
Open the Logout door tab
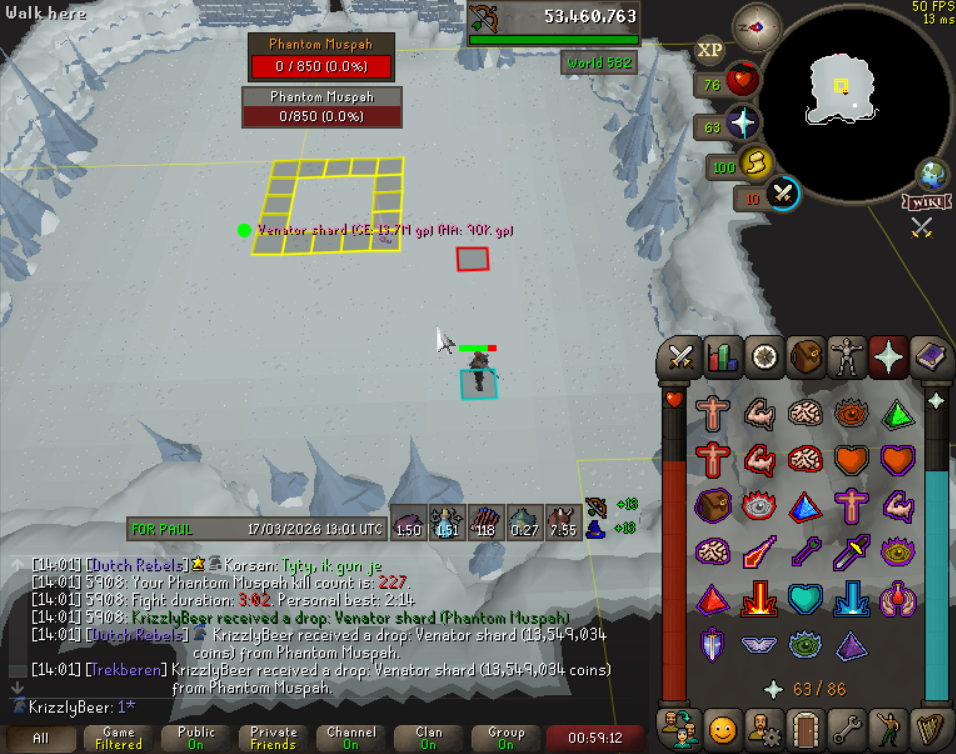[x=804, y=729]
